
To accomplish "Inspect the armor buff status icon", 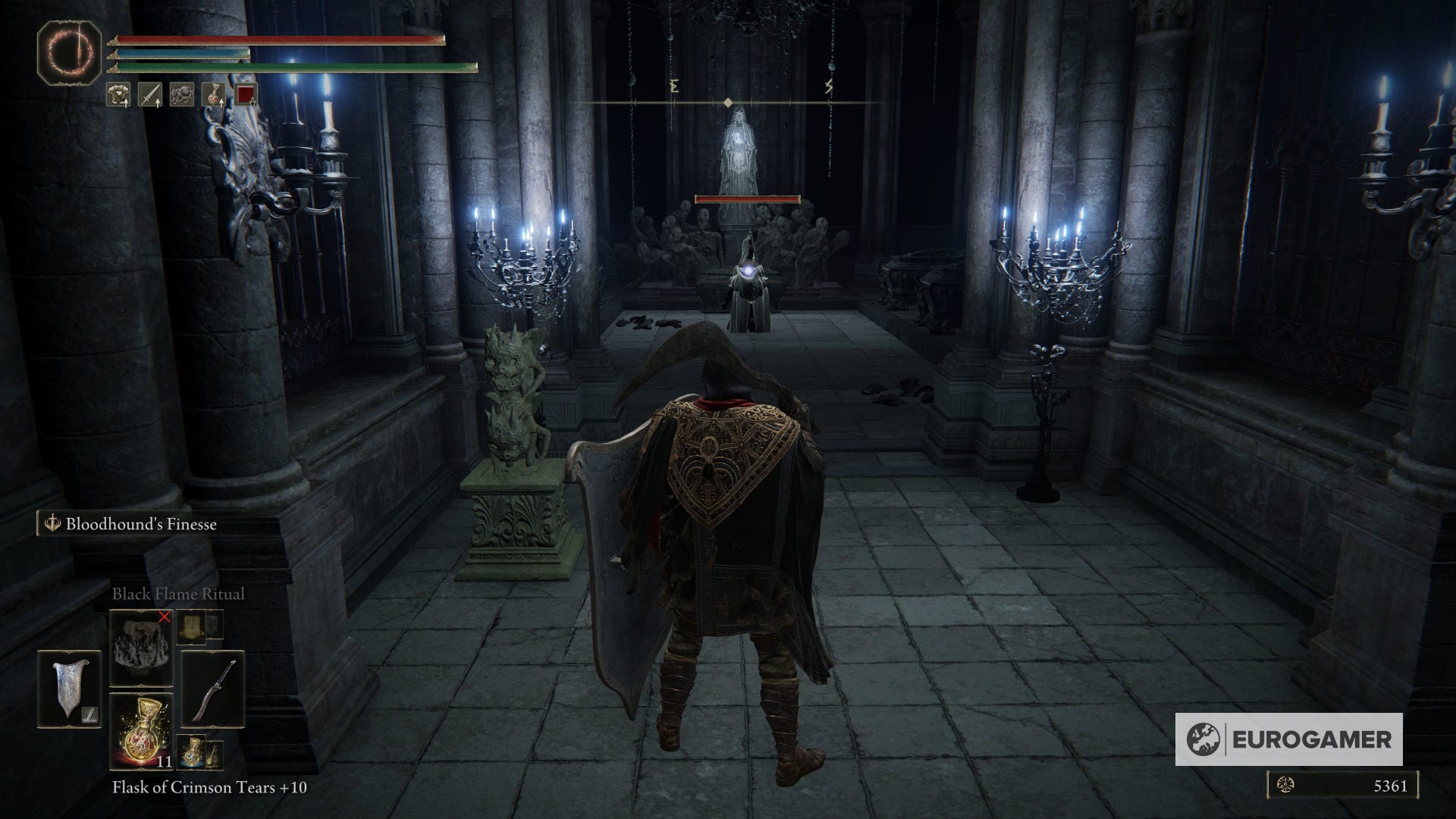I will 118,95.
